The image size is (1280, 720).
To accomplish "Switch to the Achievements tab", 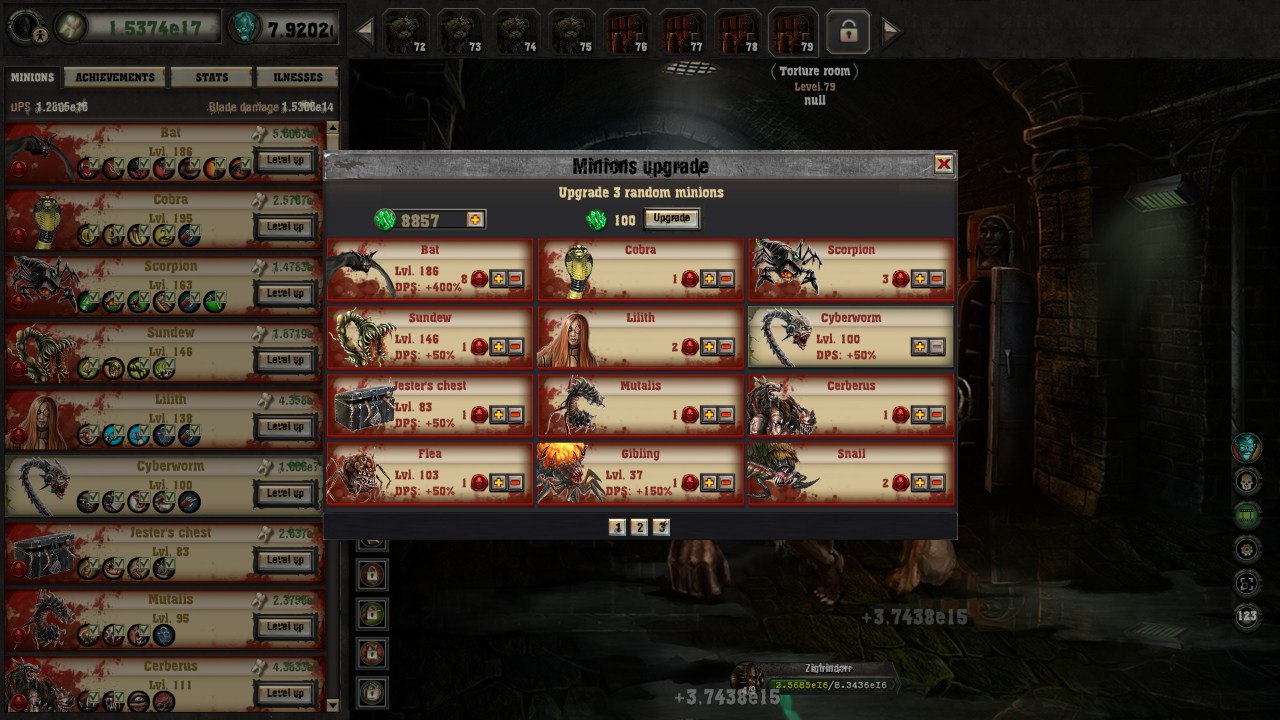I will (x=115, y=77).
